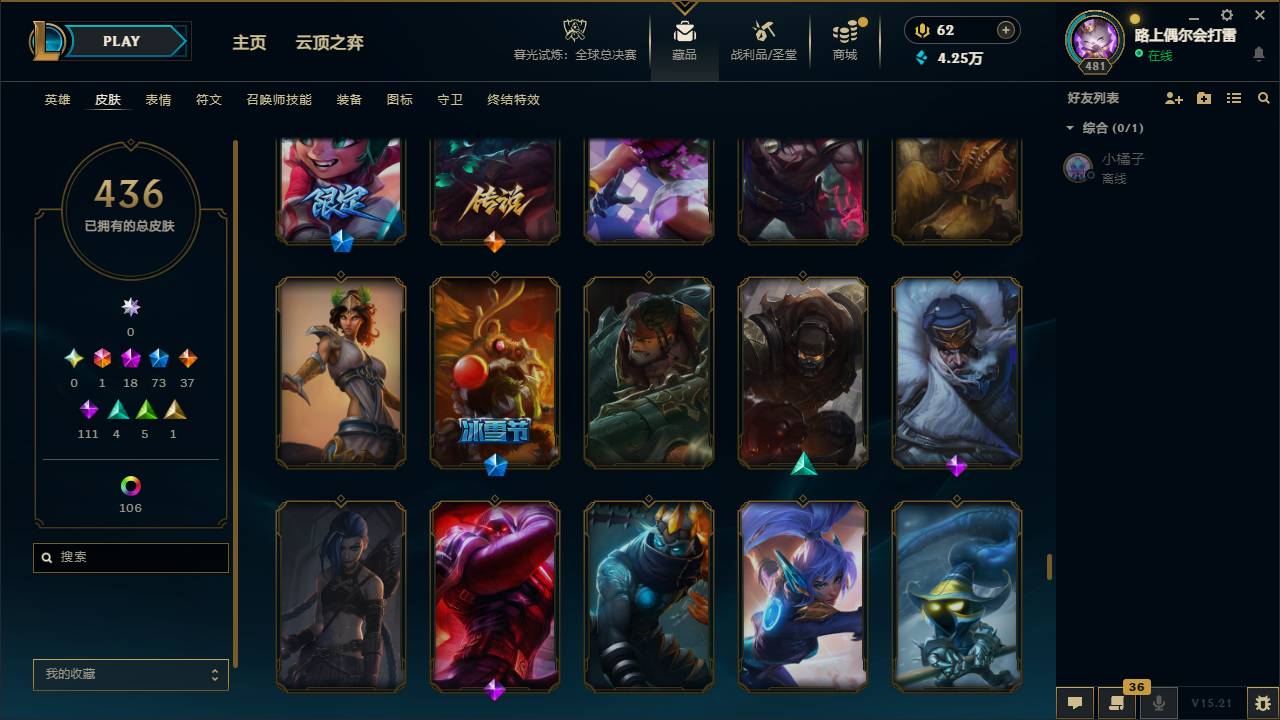This screenshot has height=720, width=1280.
Task: Click inside the 搜索 skin search field
Action: pyautogui.click(x=130, y=557)
